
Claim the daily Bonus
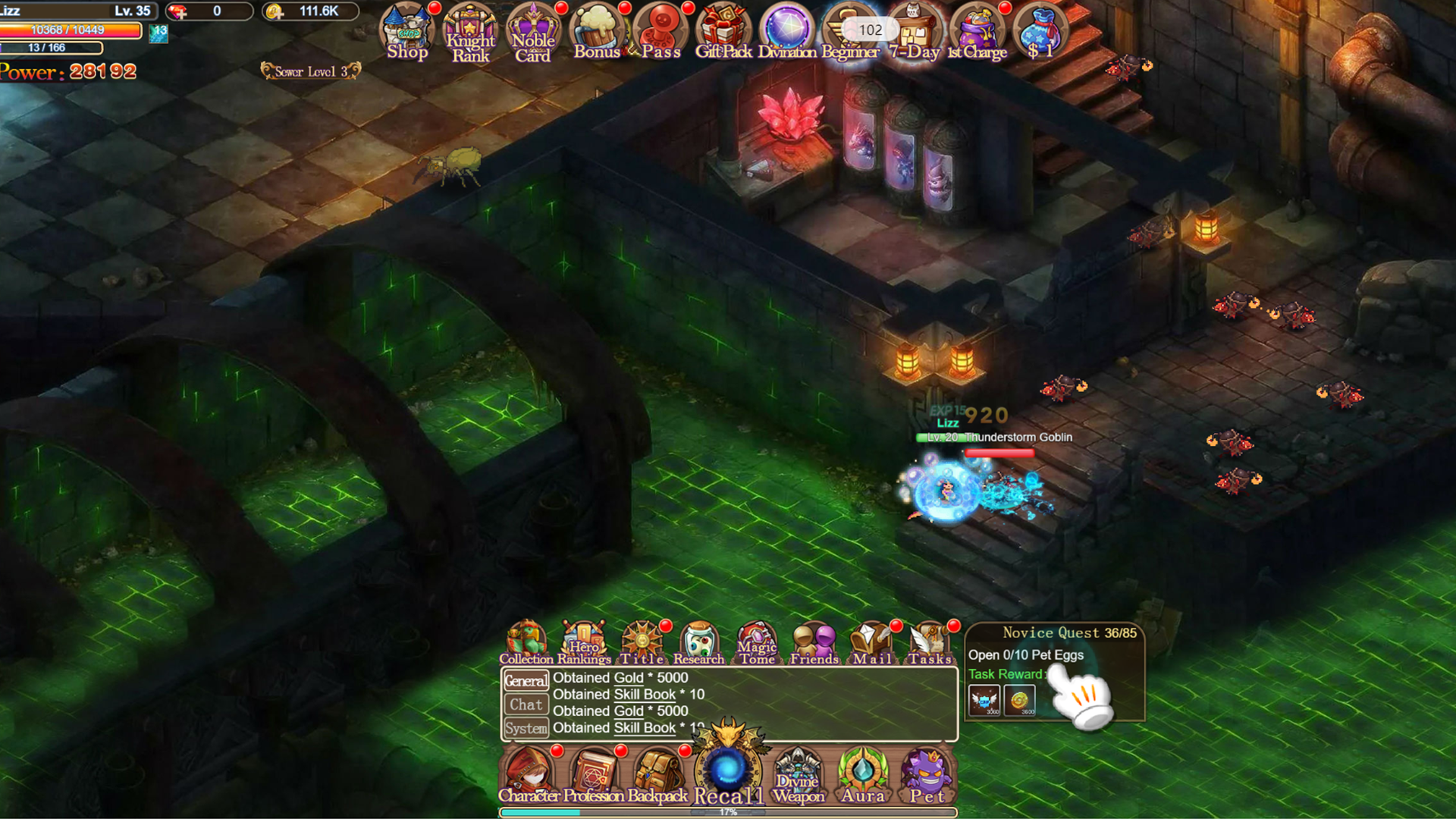point(597,30)
